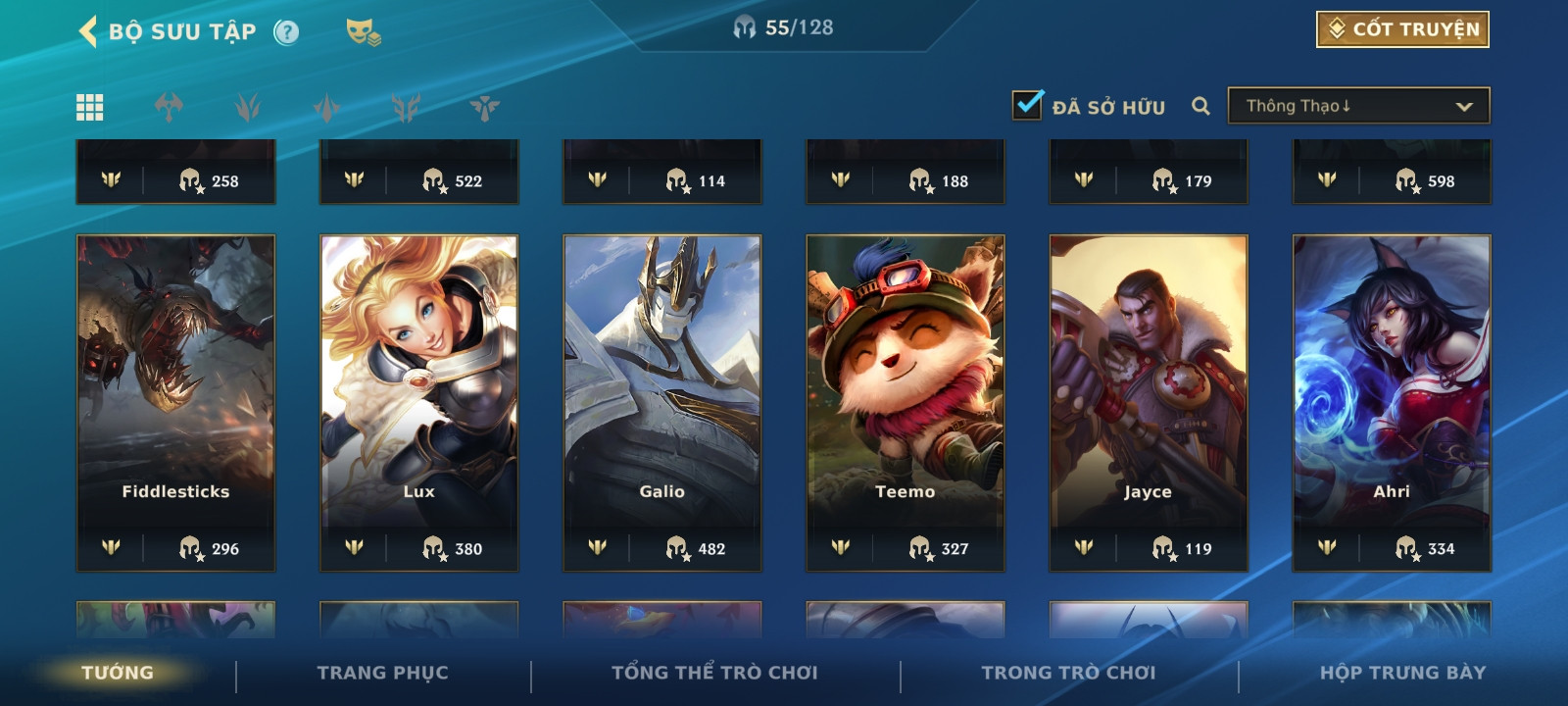
Task: Expand the Thông Thạo sort dropdown
Action: [x=1358, y=106]
